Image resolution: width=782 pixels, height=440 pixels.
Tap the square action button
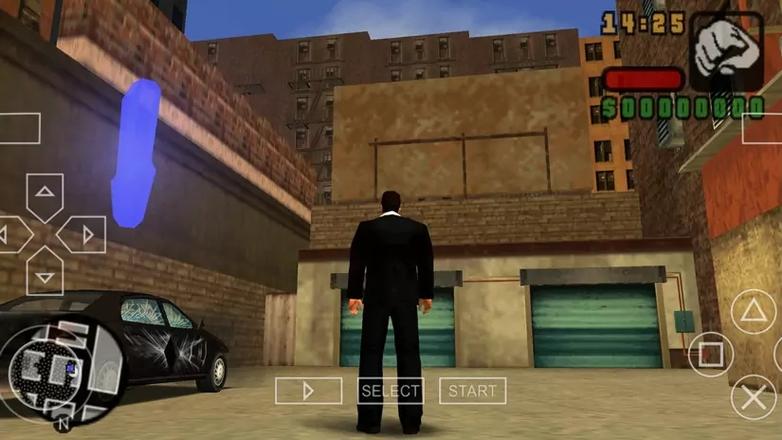[x=710, y=354]
